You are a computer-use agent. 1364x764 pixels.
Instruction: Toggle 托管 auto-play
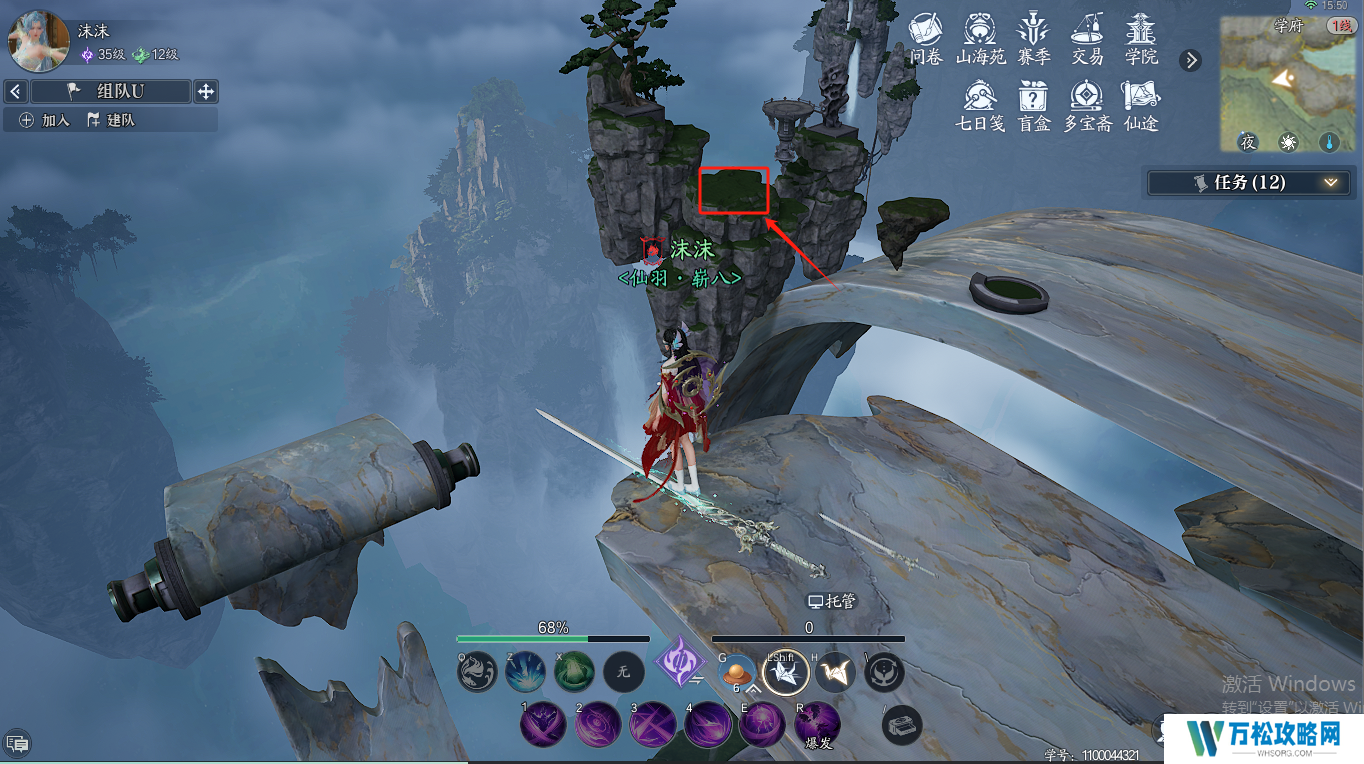pos(832,601)
